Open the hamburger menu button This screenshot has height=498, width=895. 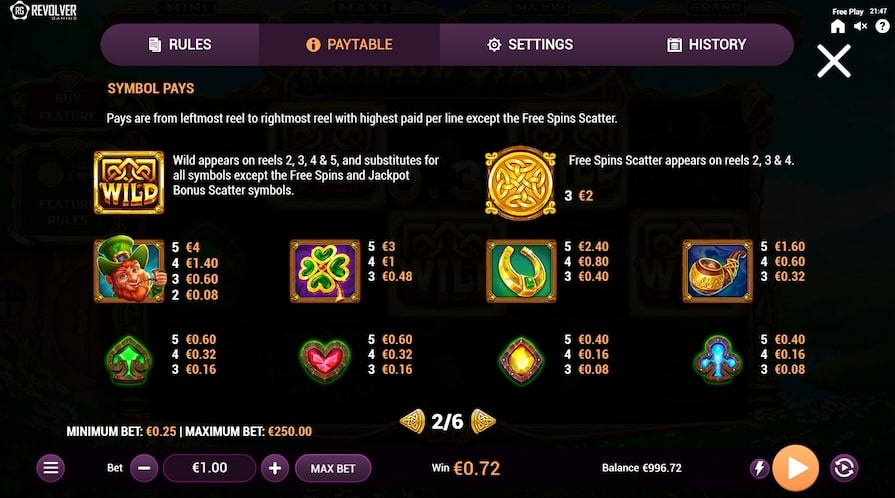click(52, 468)
